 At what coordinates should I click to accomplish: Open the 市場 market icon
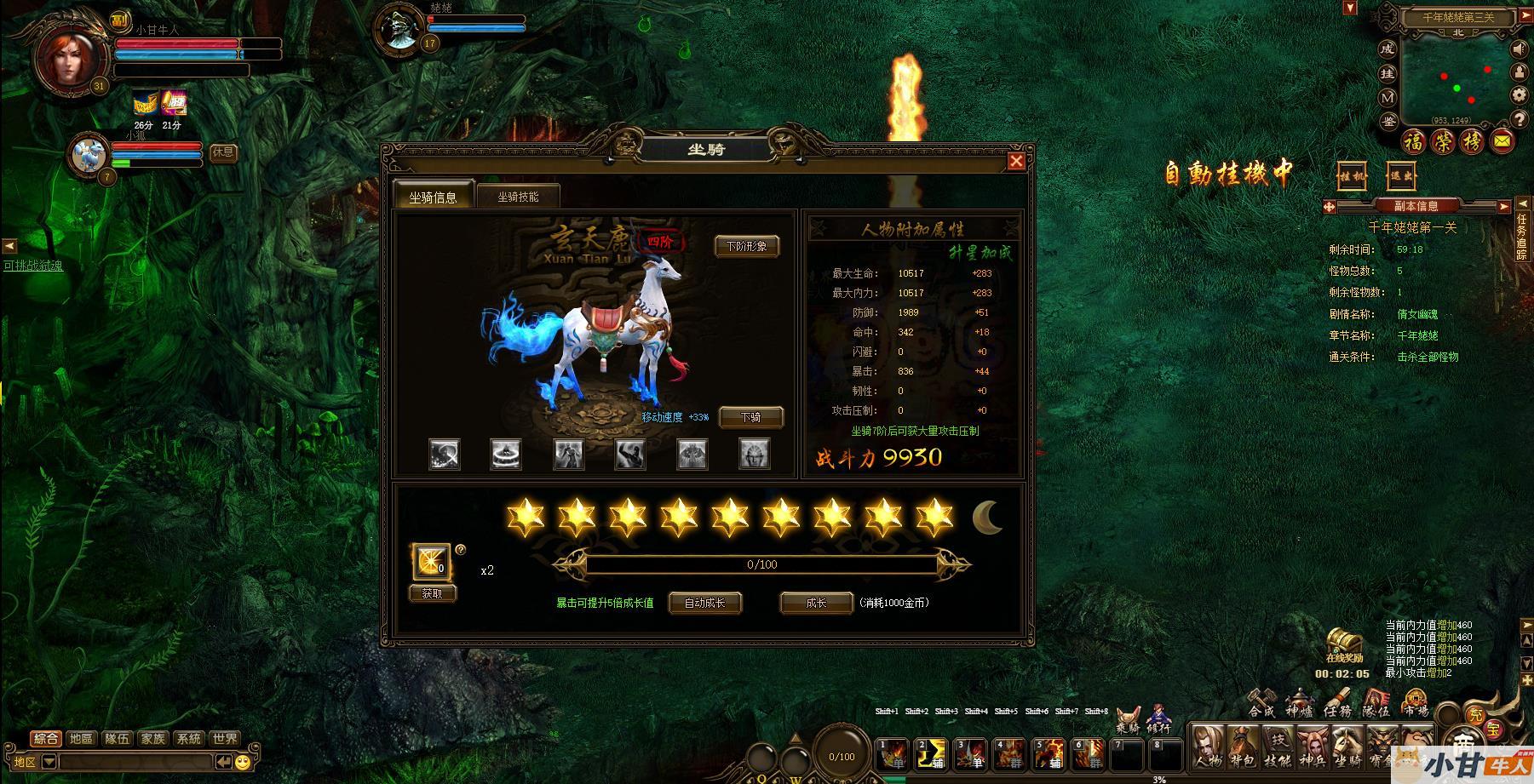click(1416, 703)
